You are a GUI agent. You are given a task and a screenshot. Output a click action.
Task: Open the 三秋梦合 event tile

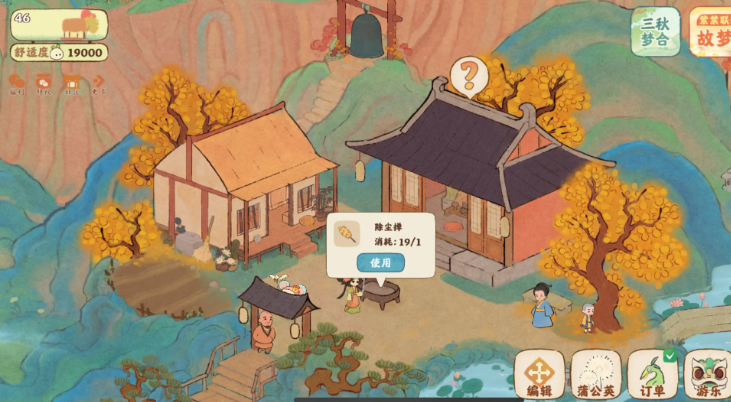coord(655,31)
